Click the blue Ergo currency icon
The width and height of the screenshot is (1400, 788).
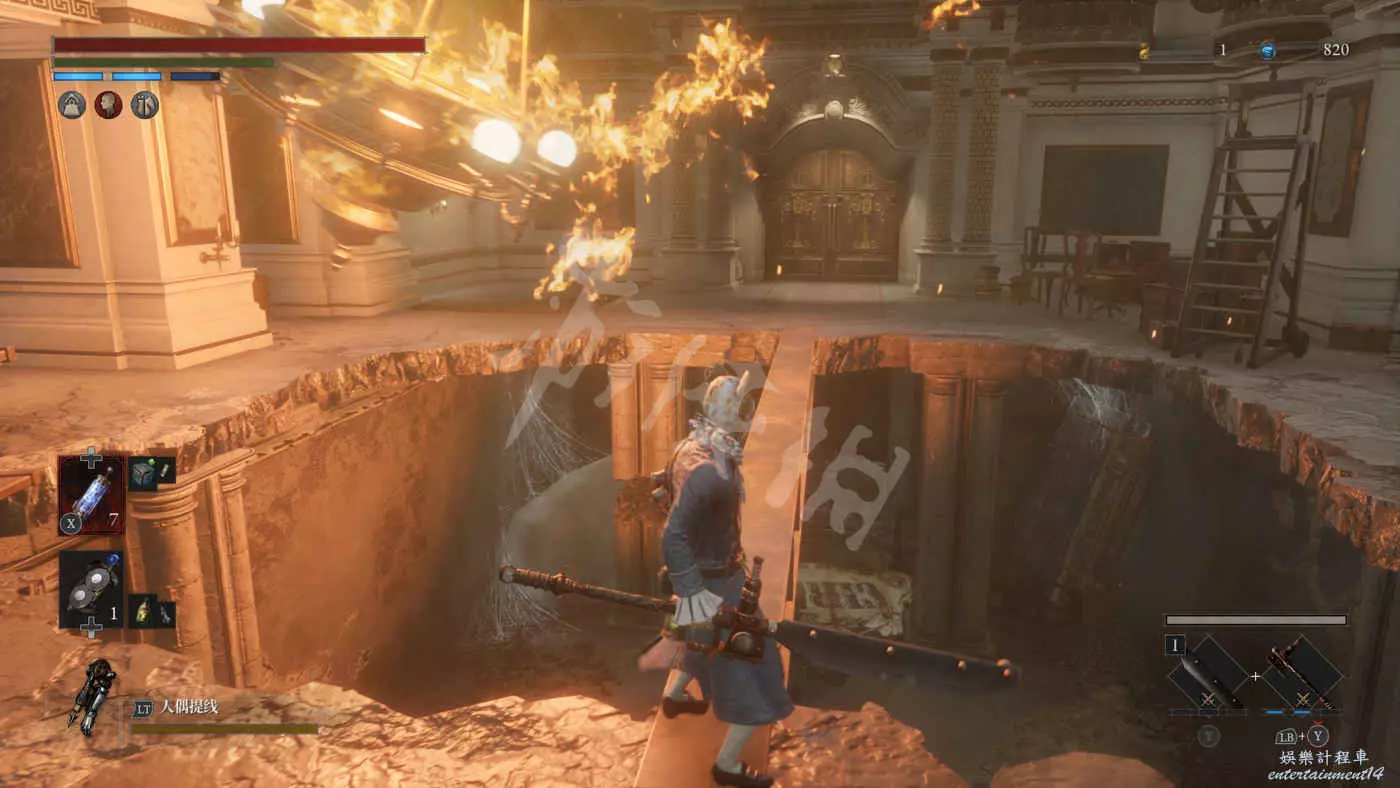1268,50
